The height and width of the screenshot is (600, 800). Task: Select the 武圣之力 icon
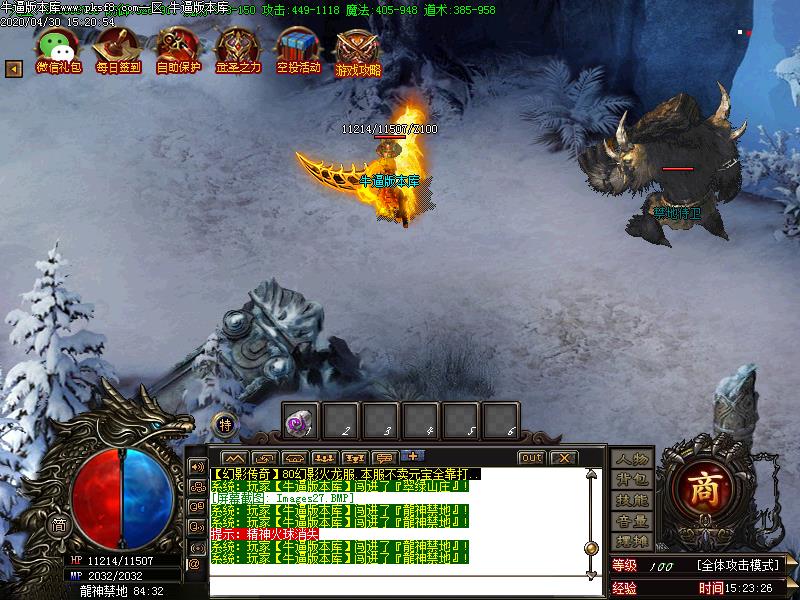click(238, 48)
